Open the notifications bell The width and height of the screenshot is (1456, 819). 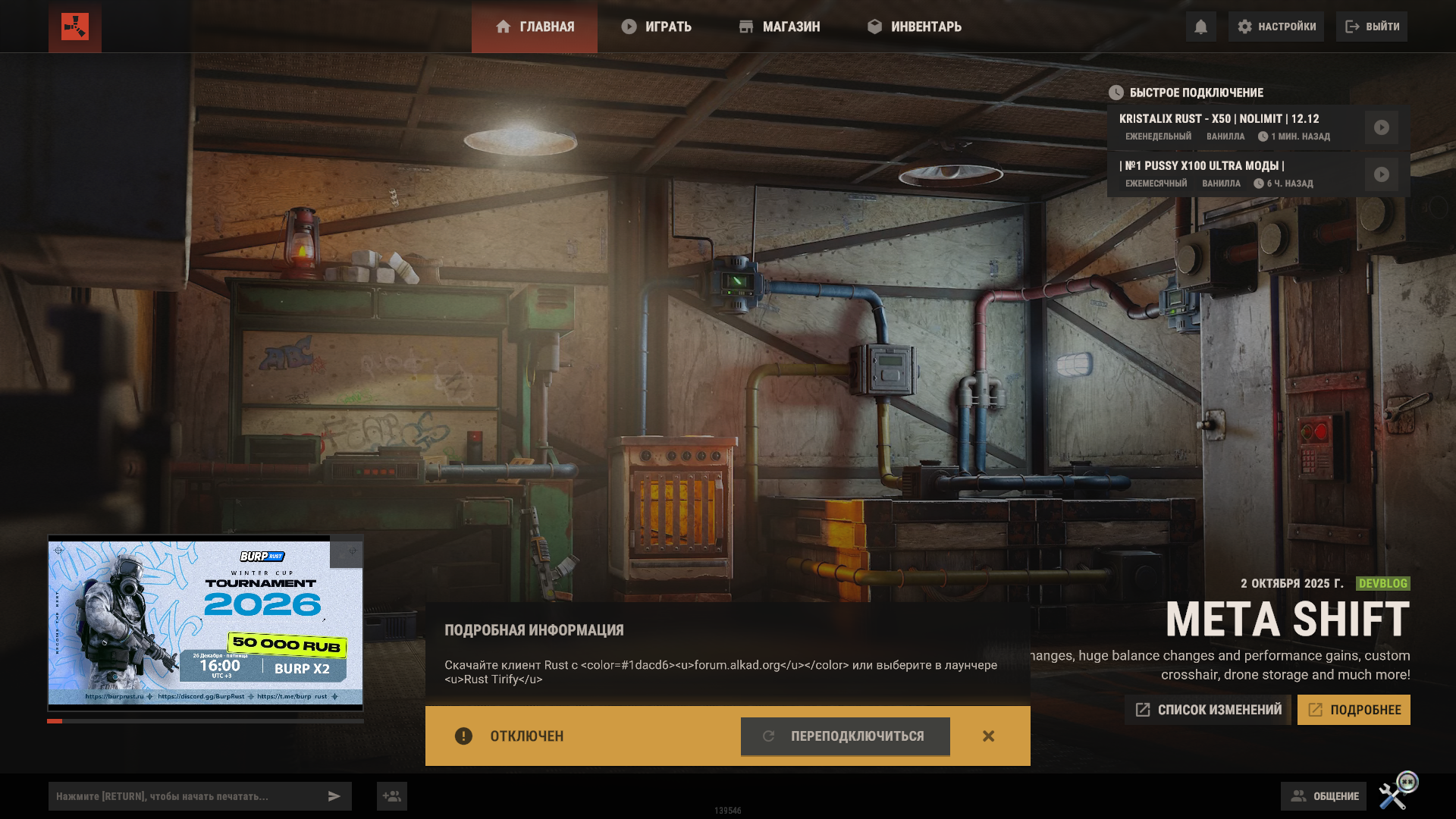pos(1200,27)
